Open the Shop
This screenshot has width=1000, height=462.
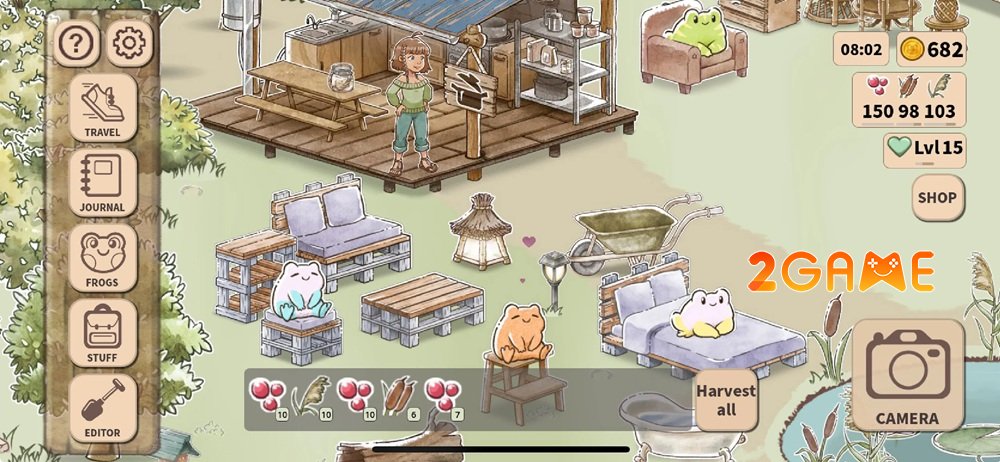(x=937, y=197)
